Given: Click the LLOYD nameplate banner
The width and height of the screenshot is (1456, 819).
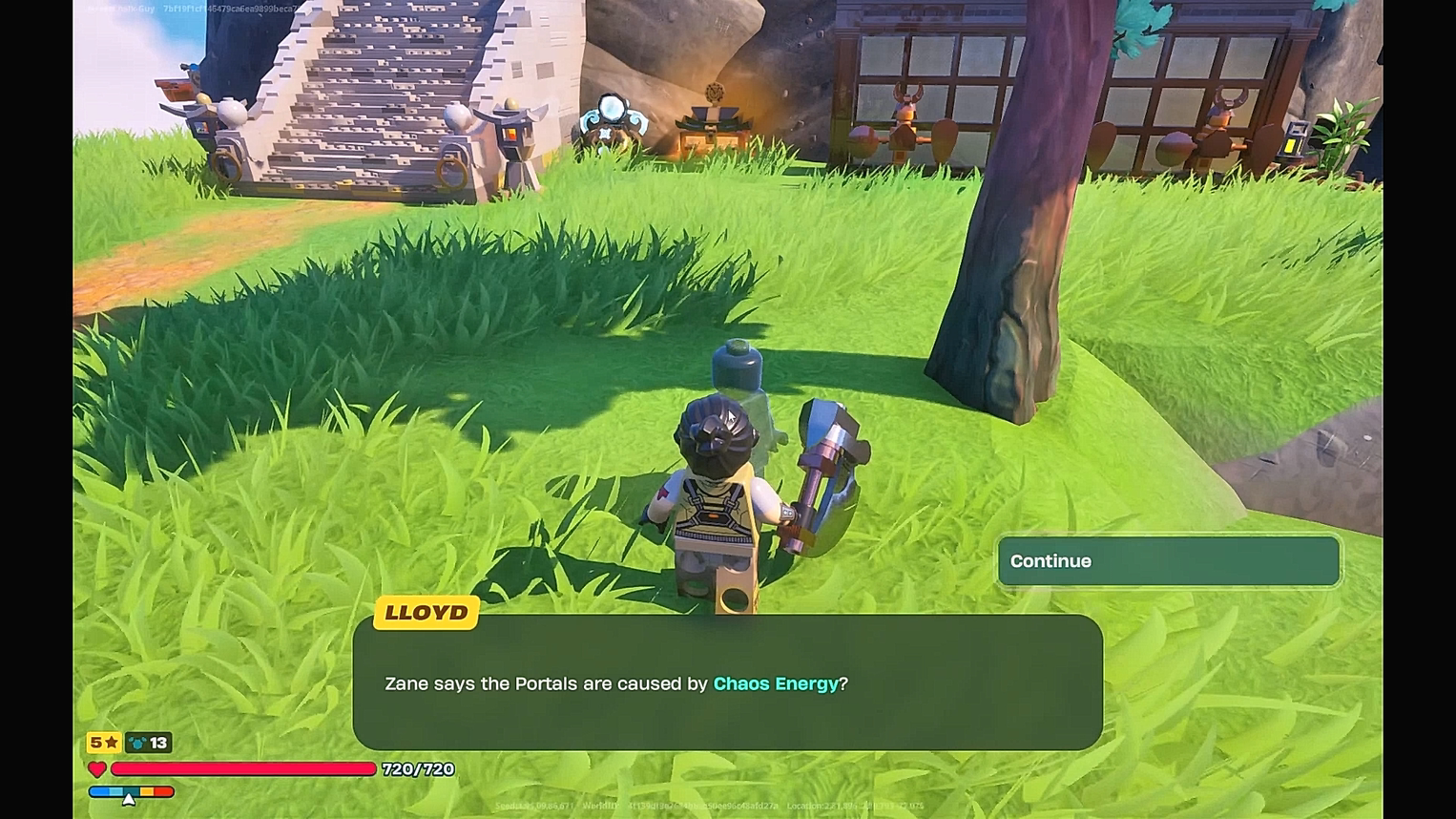Looking at the screenshot, I should pos(426,613).
